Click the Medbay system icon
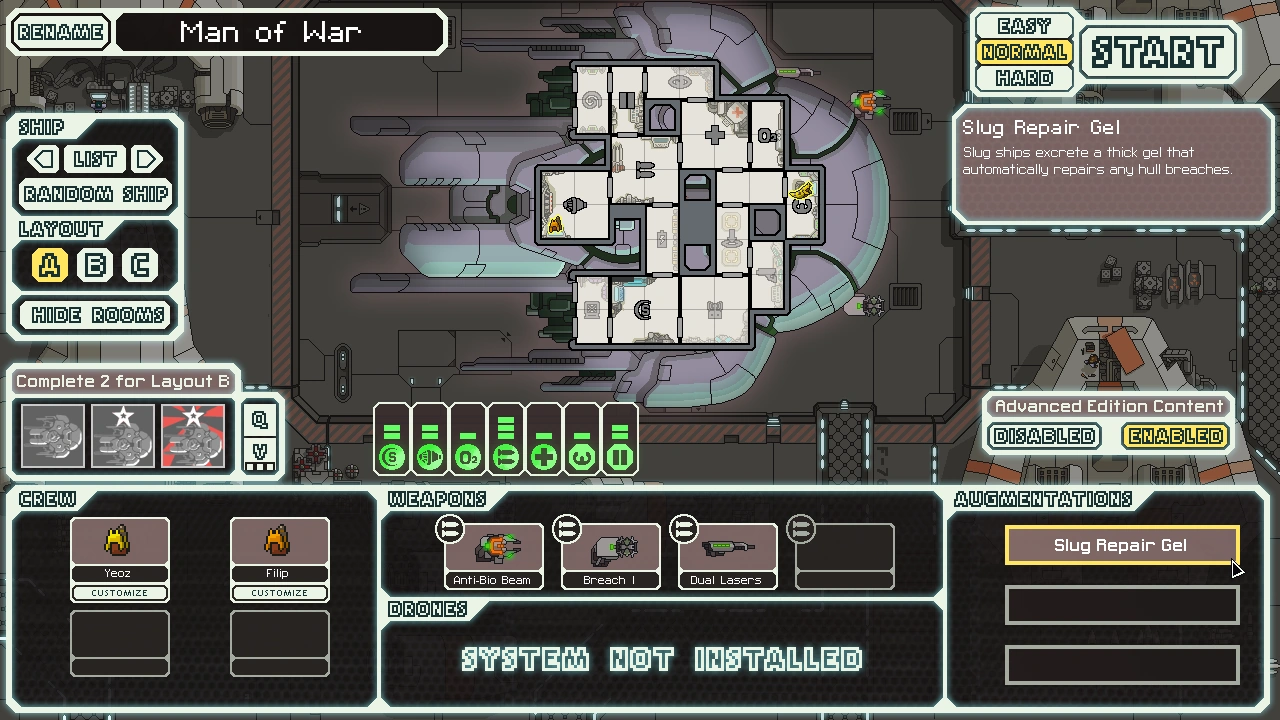1280x720 pixels. coord(543,455)
